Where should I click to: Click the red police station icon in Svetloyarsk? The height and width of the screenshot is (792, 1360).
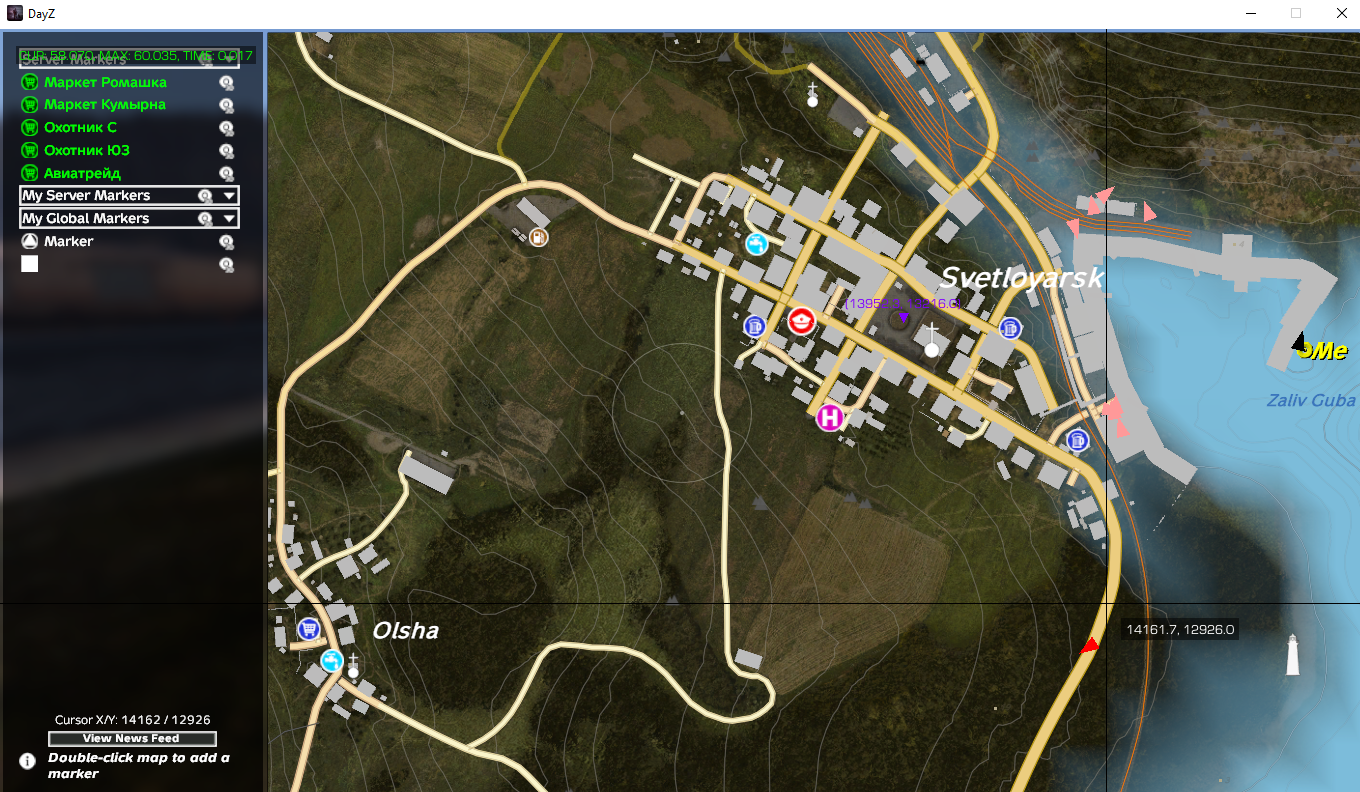pos(802,321)
